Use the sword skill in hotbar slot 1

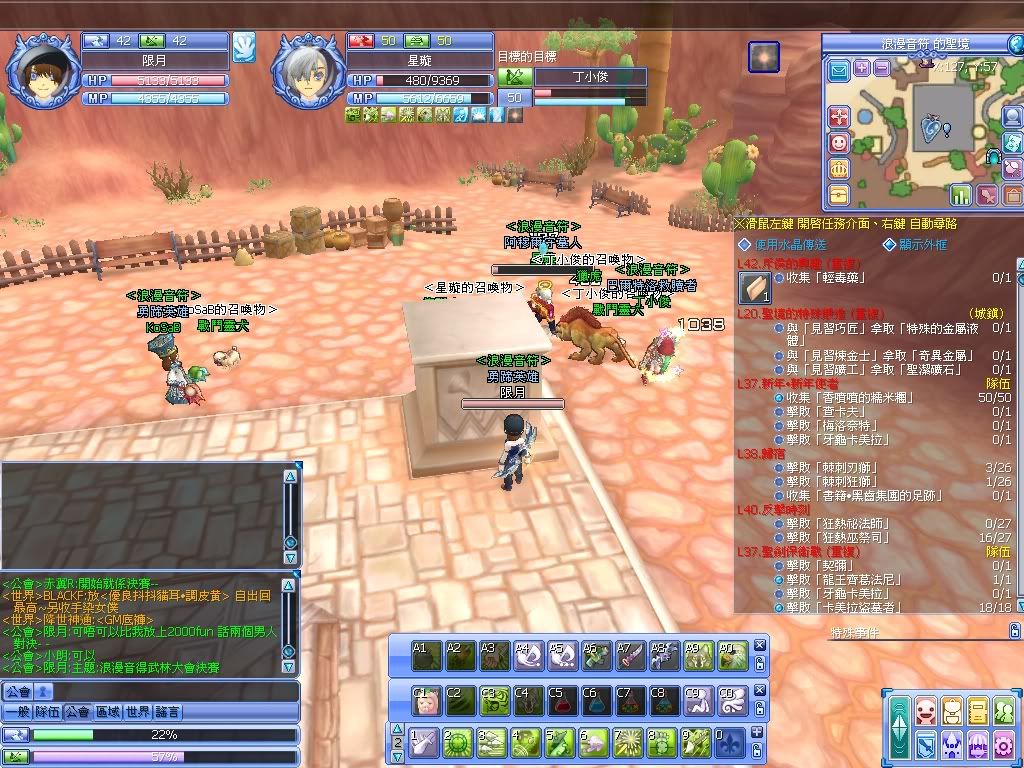(423, 742)
